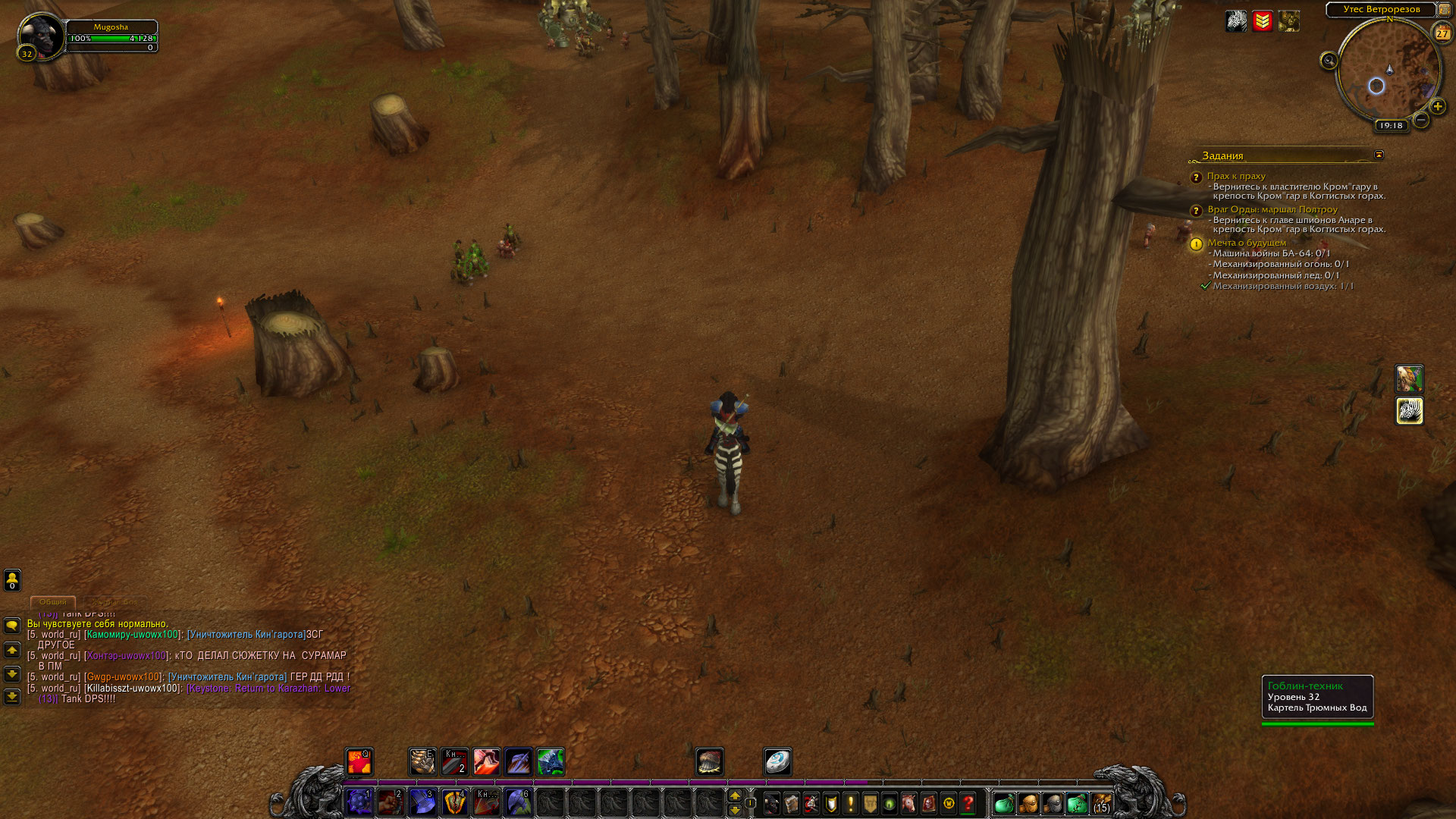
Task: Click the zebra mount buff icon
Action: (x=1236, y=21)
